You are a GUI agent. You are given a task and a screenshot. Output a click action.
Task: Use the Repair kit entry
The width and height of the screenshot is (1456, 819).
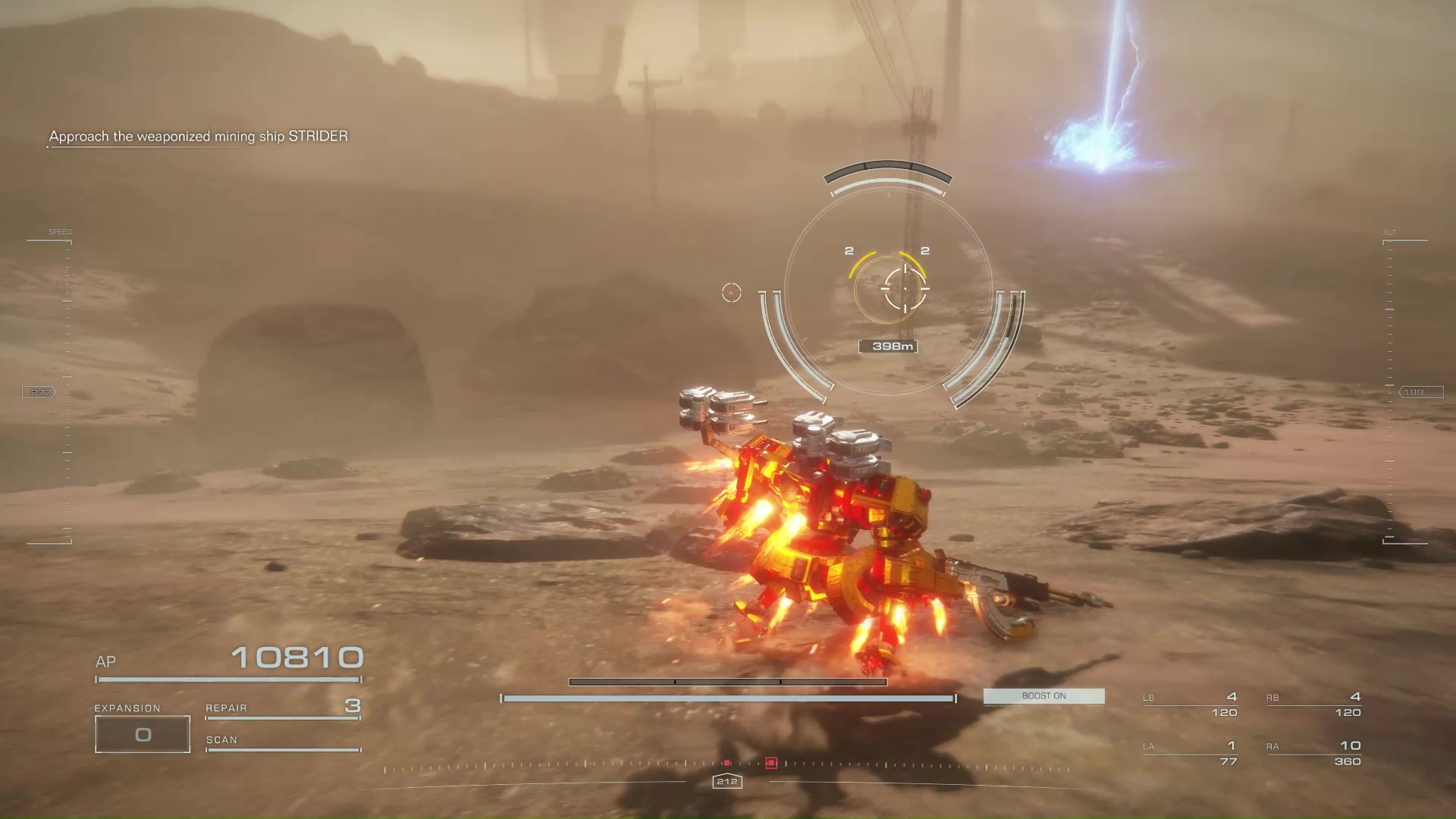tap(282, 708)
